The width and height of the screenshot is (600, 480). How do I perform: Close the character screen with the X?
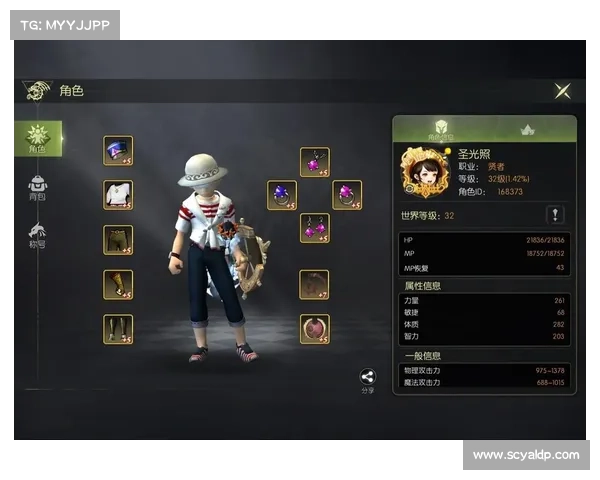pos(563,91)
